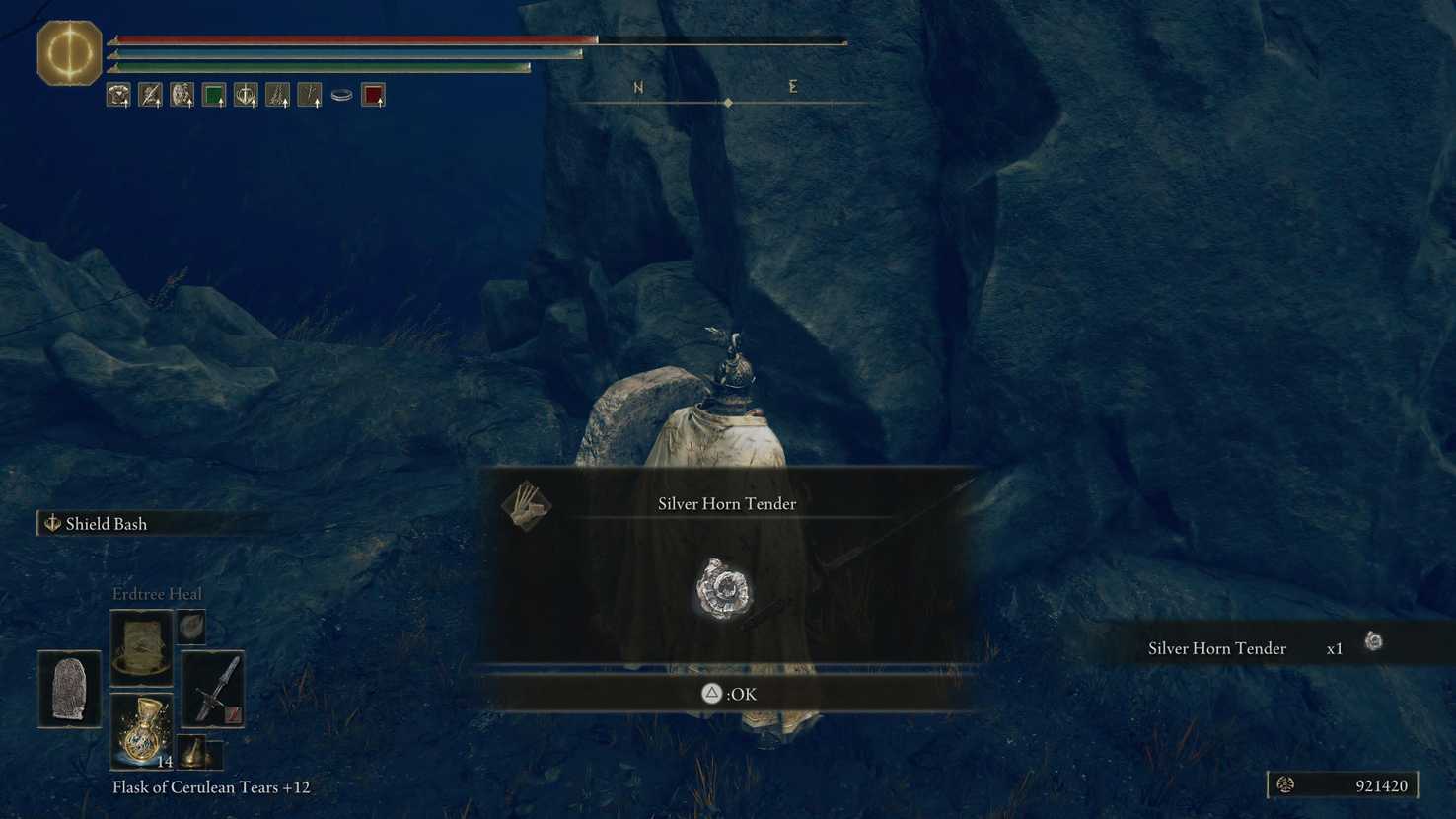
Task: Click the red health bar
Action: tap(355, 39)
